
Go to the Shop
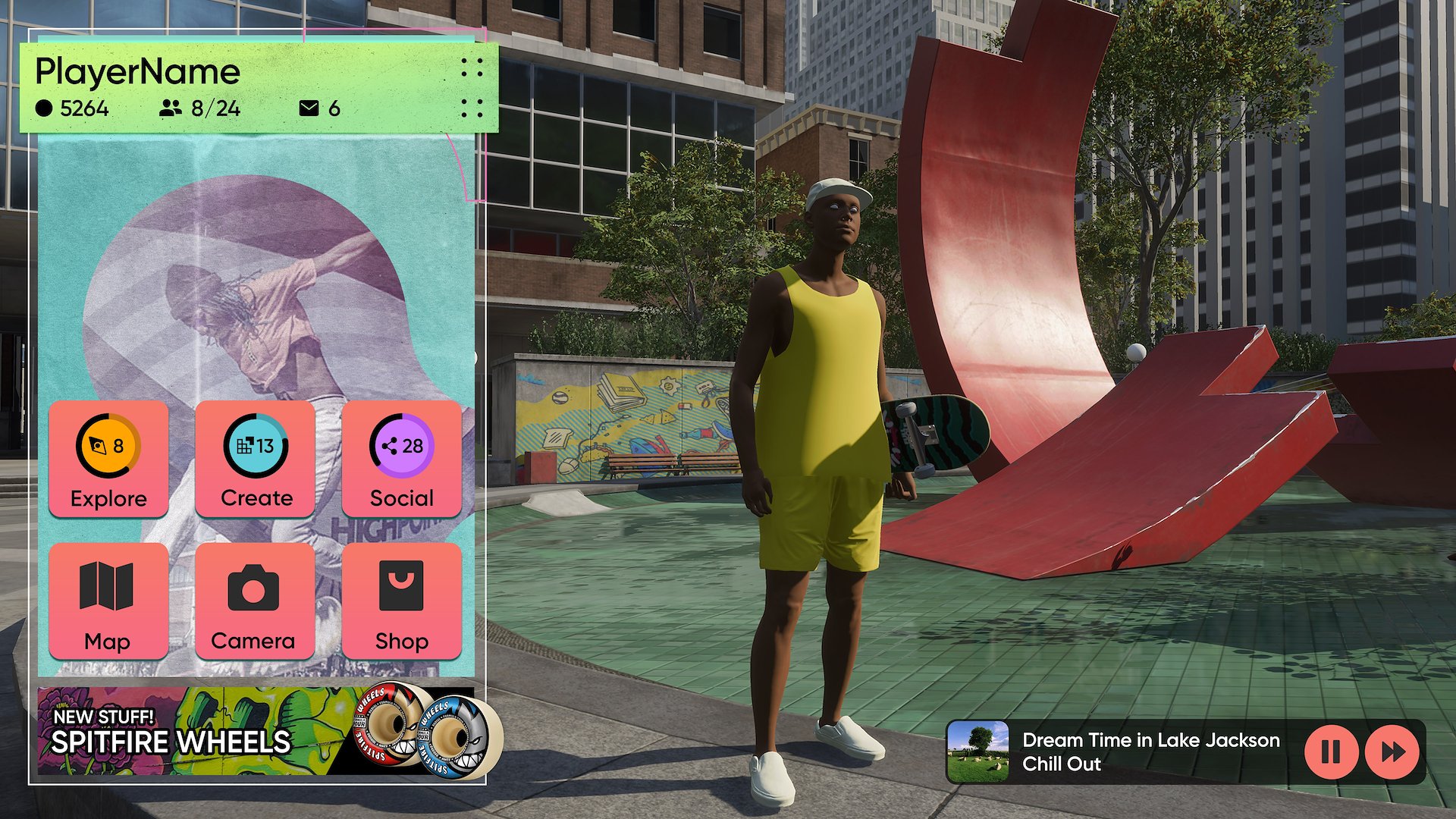click(402, 601)
